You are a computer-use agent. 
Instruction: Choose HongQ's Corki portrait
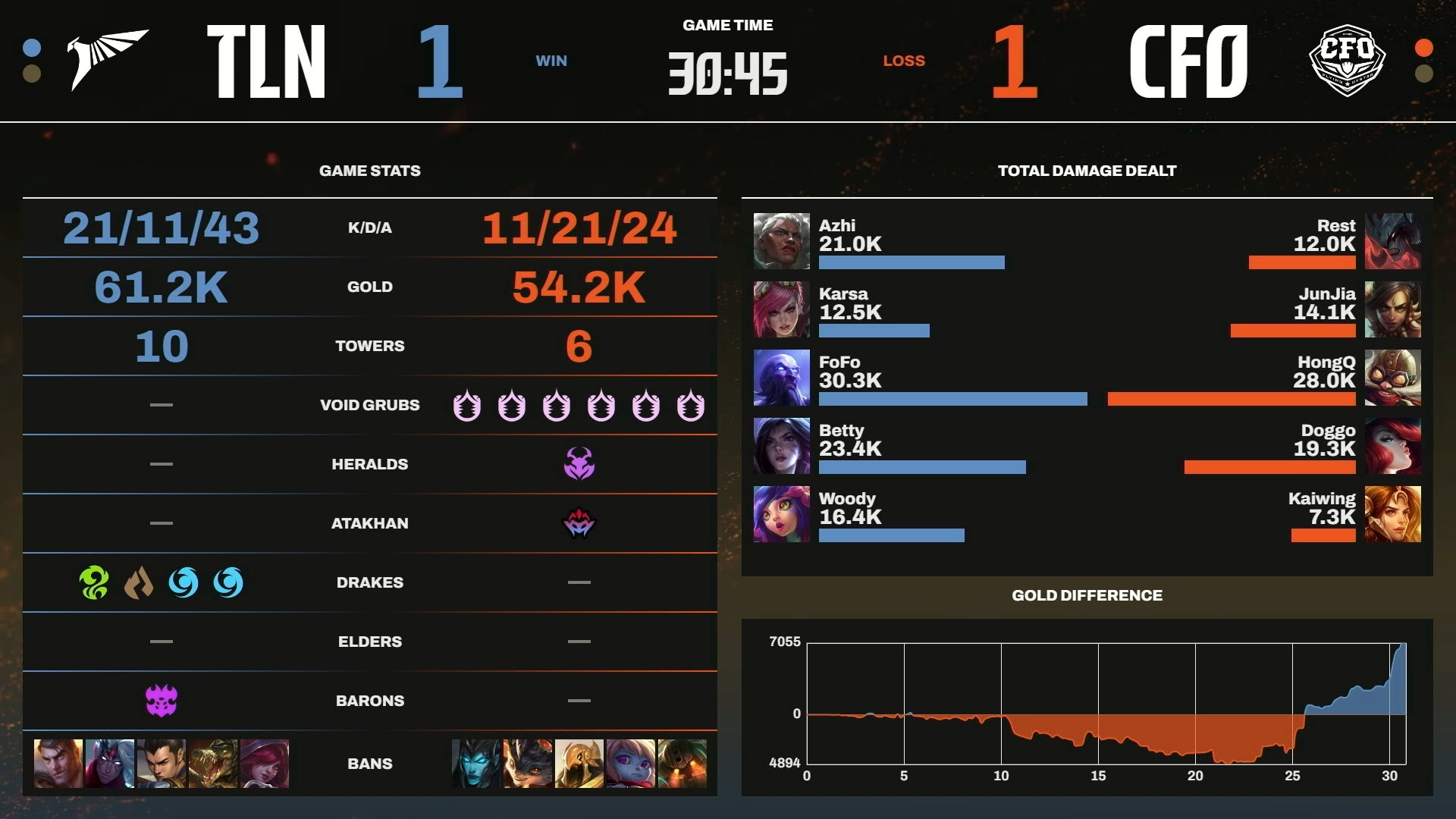pos(1392,378)
